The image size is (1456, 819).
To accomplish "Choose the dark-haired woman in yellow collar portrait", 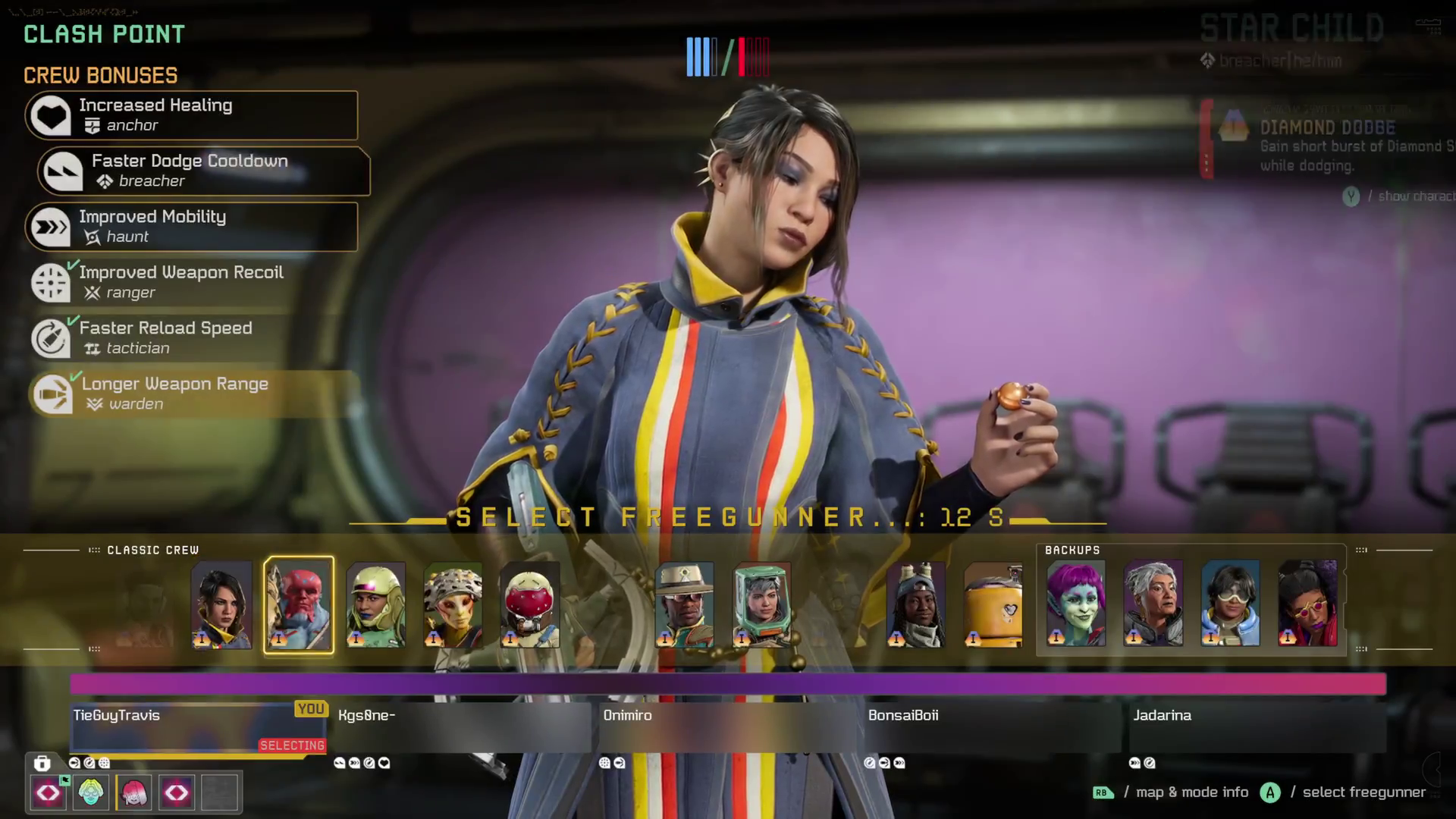I will point(221,605).
